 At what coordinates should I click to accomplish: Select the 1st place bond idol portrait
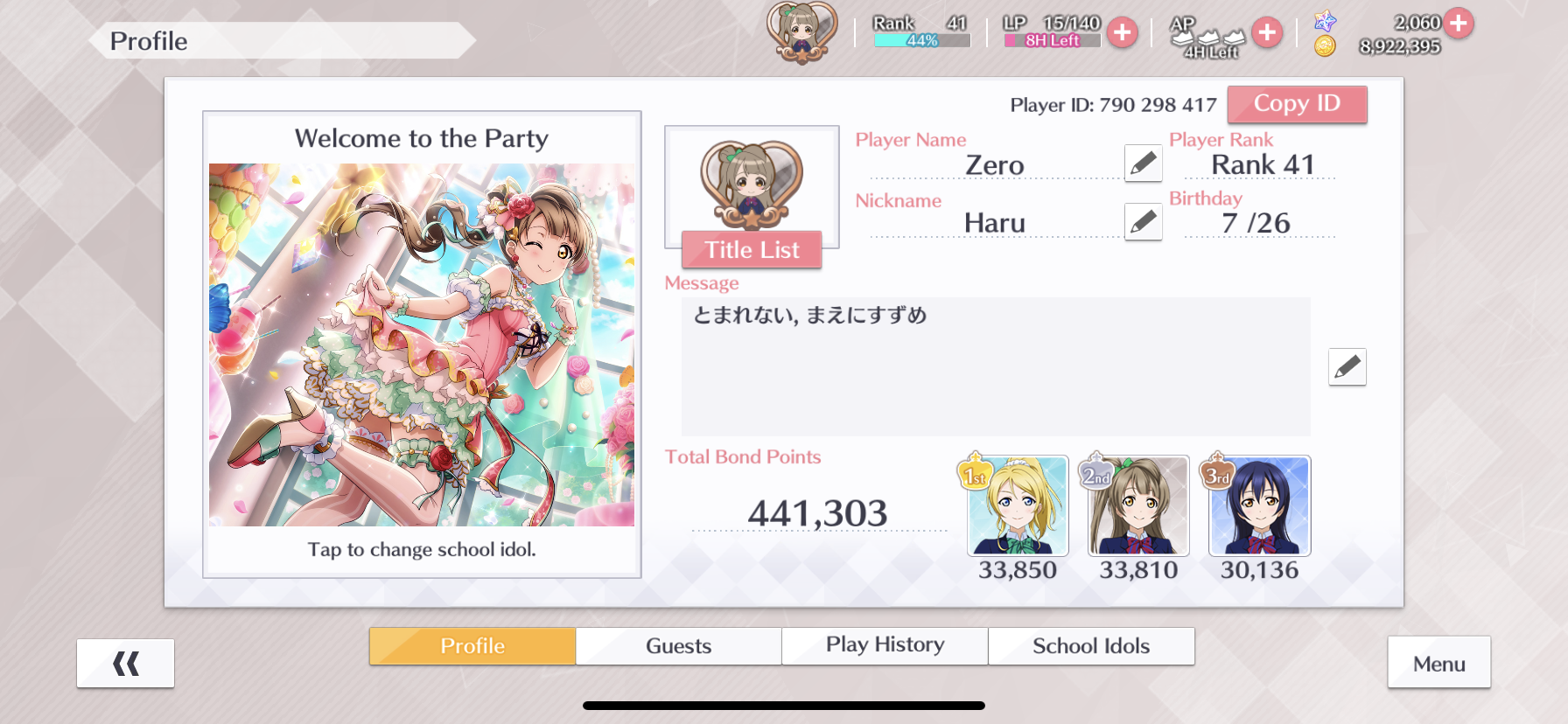click(x=1018, y=506)
